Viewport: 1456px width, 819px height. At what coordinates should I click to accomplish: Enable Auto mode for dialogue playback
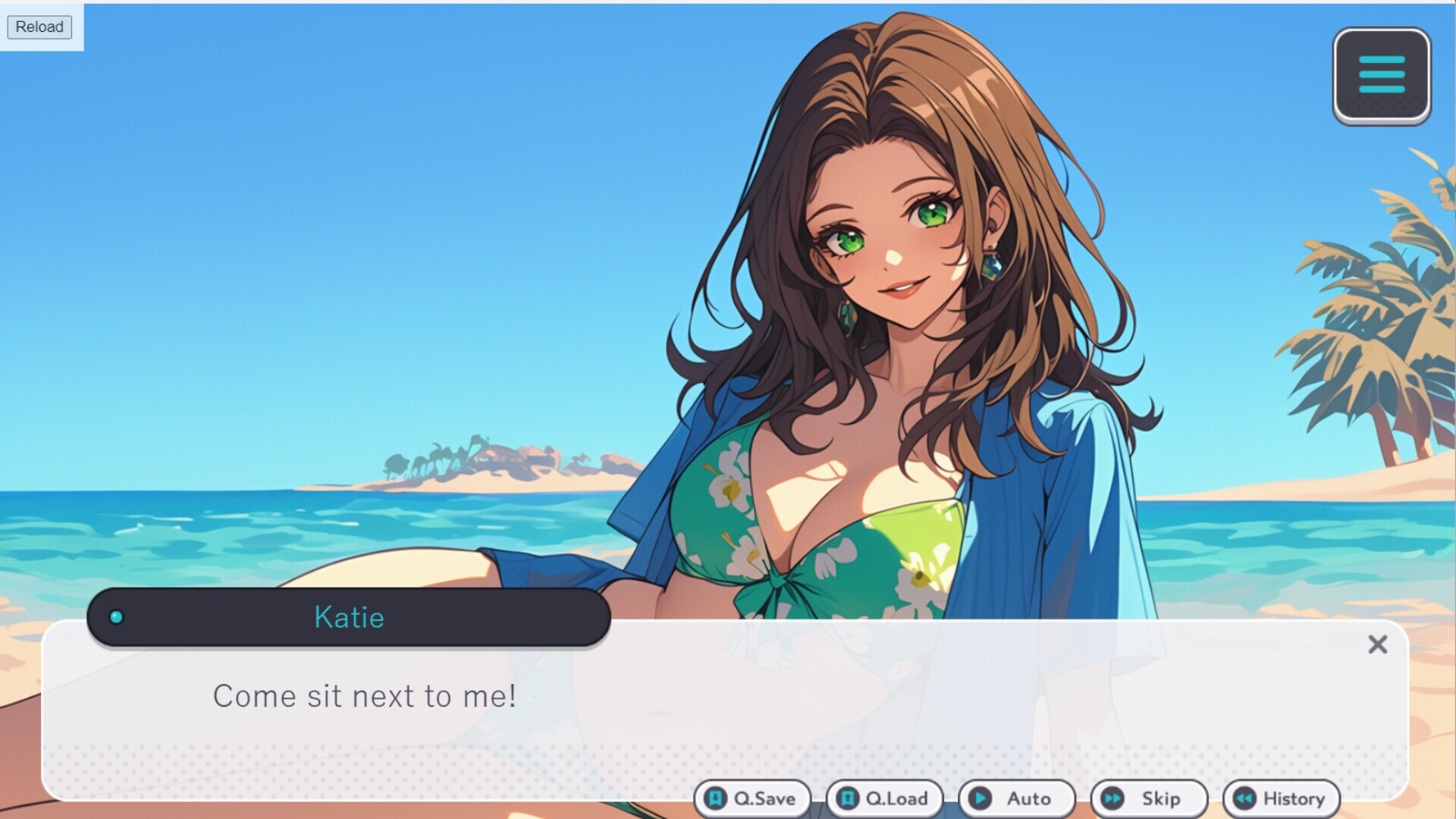coord(1016,799)
